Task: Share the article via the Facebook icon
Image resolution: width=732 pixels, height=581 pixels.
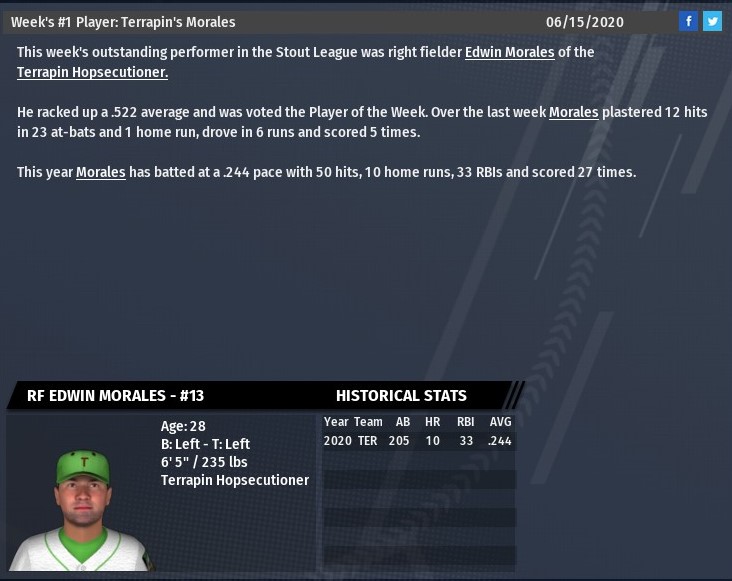Action: 688,21
